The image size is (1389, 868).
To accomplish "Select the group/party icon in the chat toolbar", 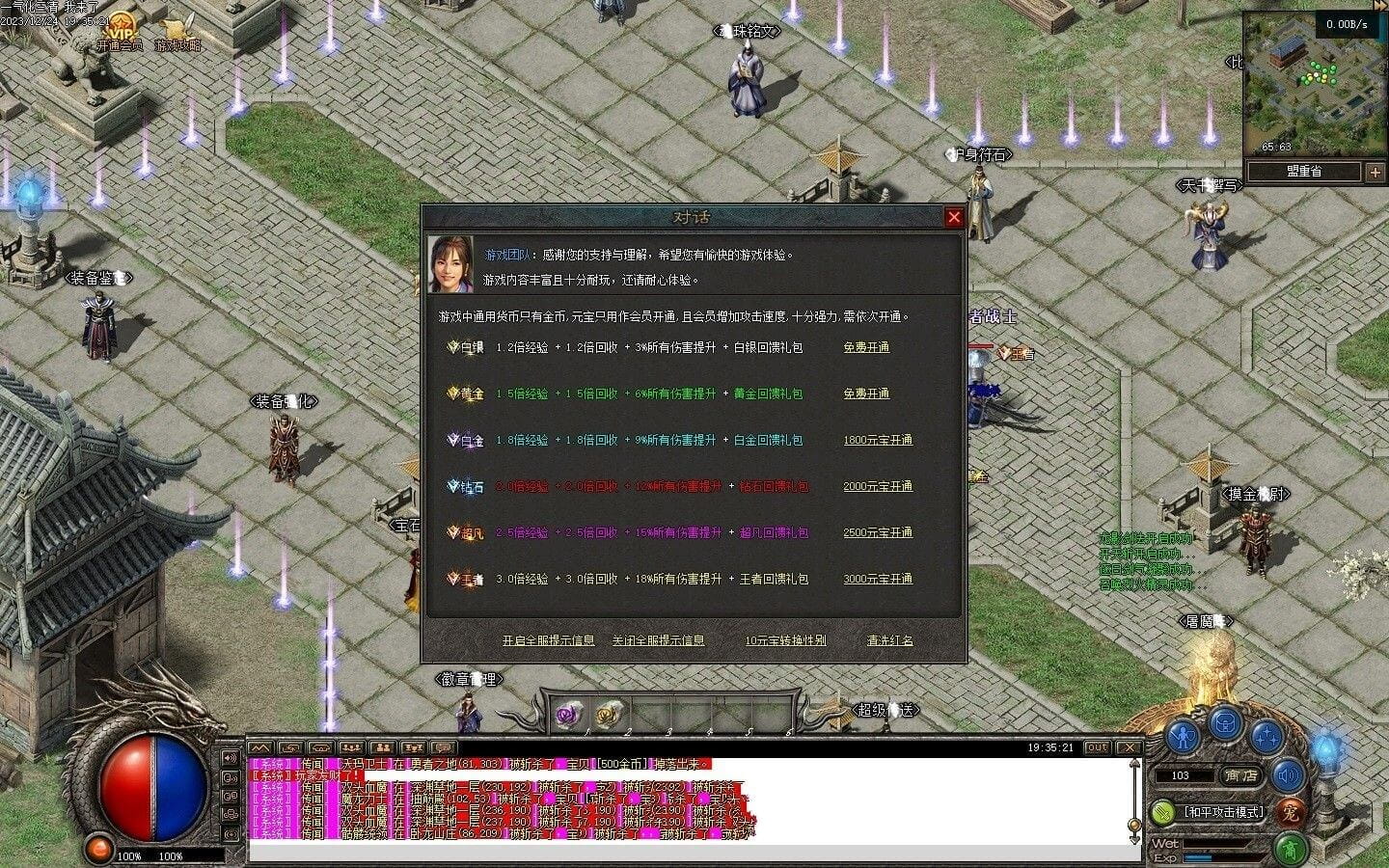I will click(x=382, y=748).
